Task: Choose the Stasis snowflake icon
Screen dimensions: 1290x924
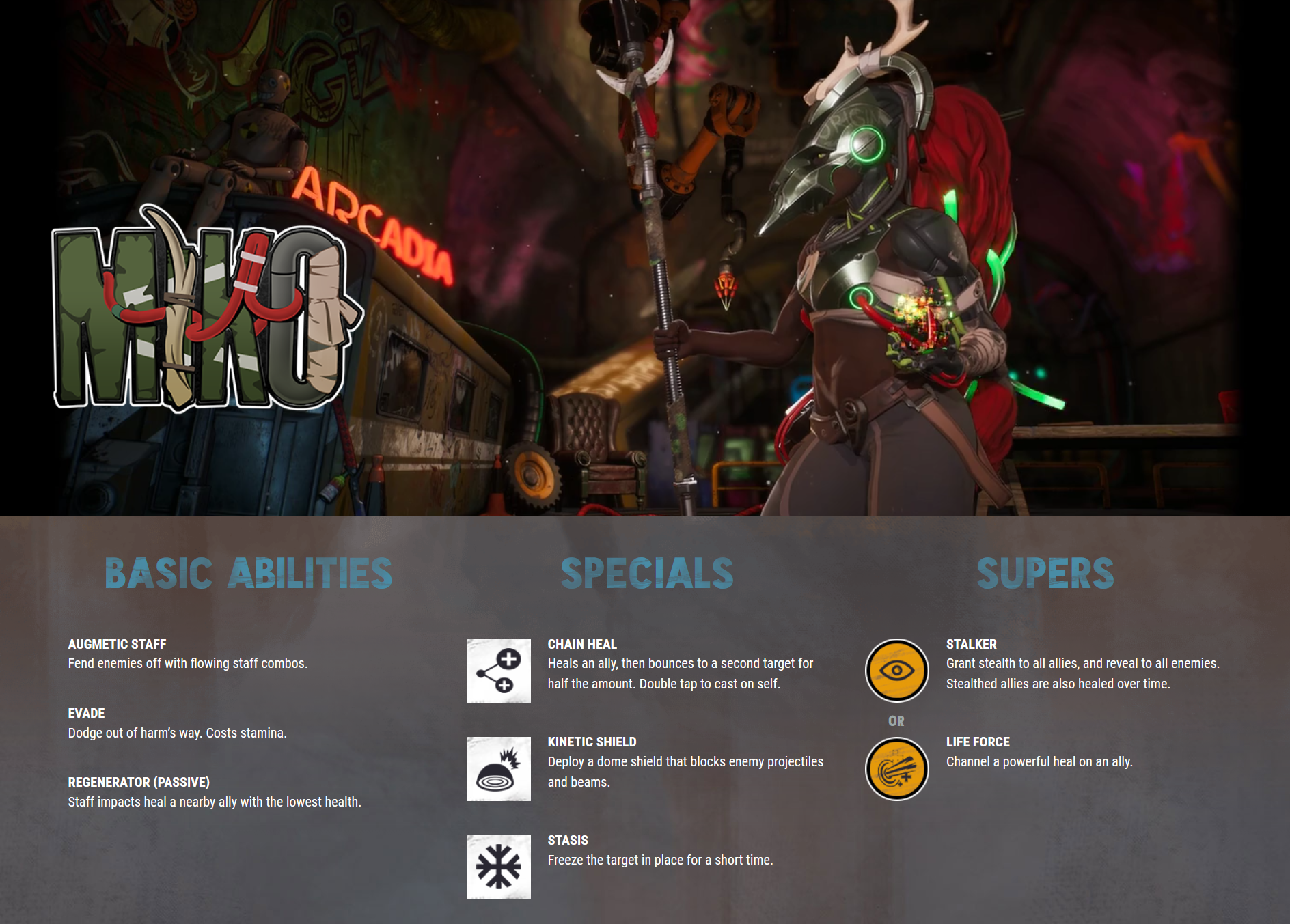Action: click(498, 867)
